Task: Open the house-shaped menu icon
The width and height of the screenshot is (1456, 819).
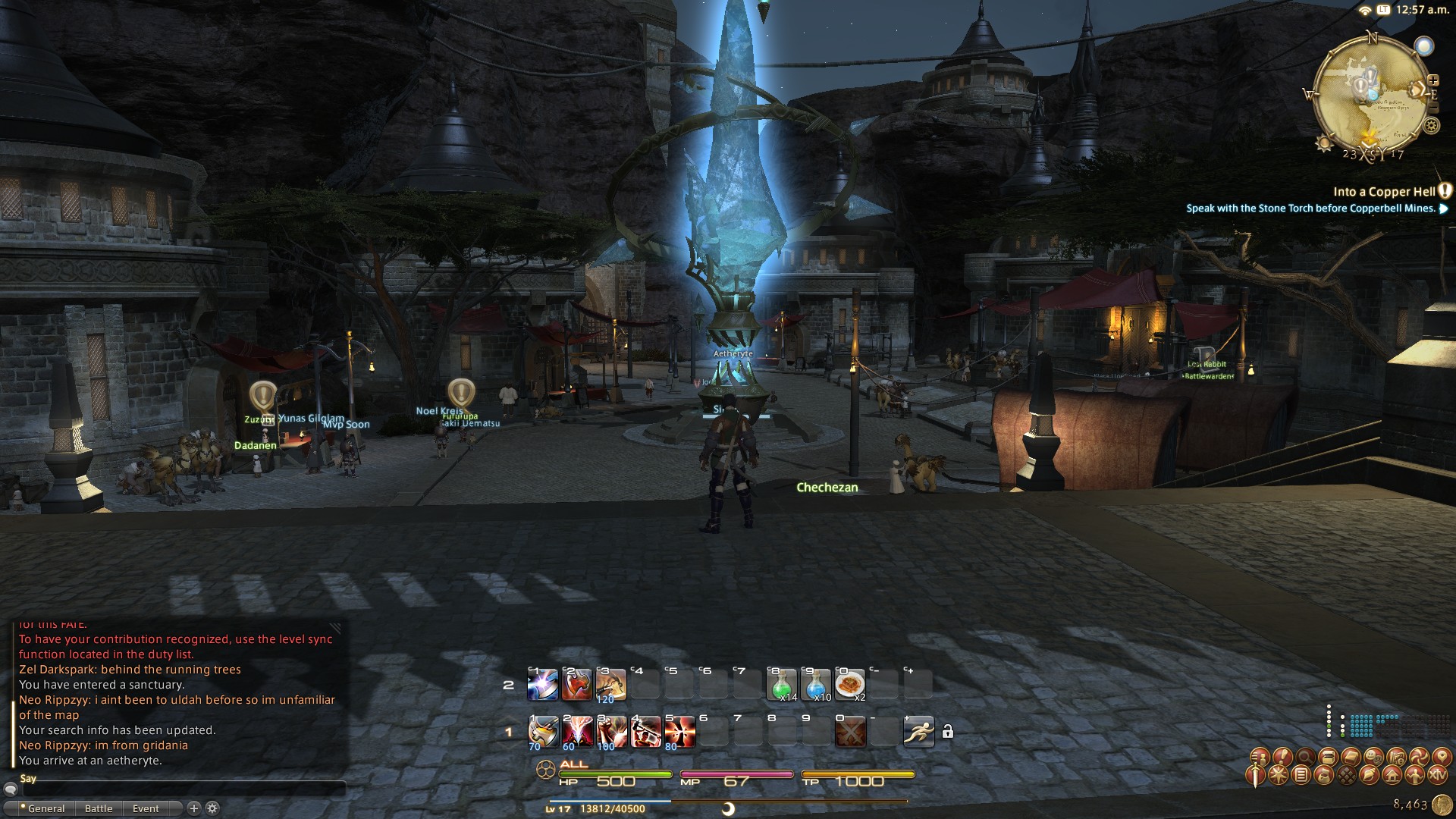Action: 1392,775
